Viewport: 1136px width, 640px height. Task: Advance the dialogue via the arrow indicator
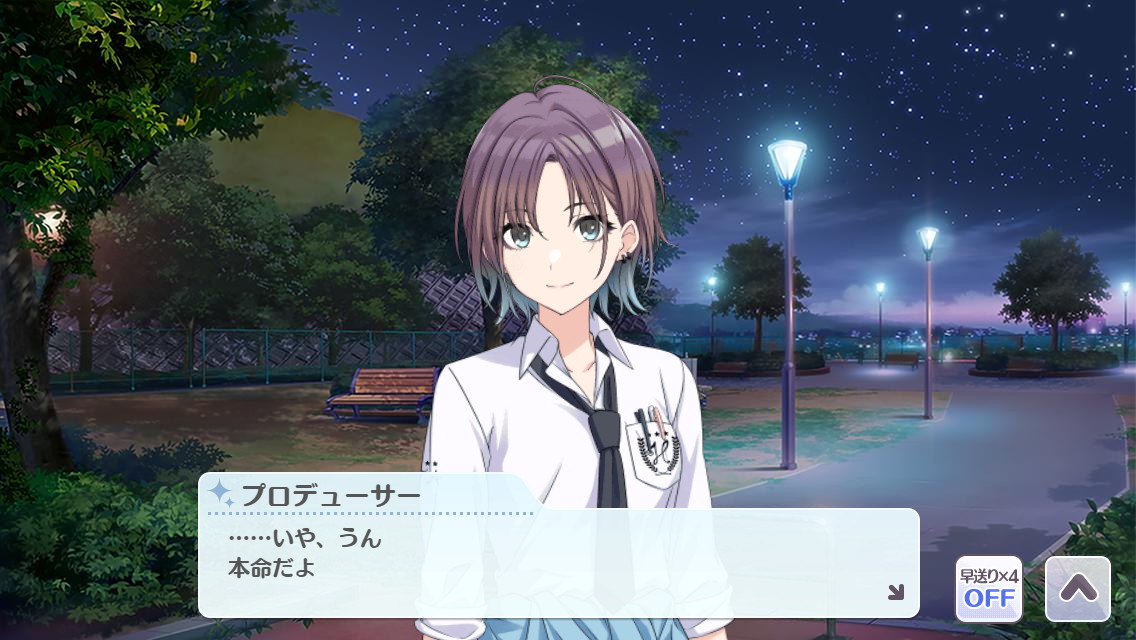[895, 592]
